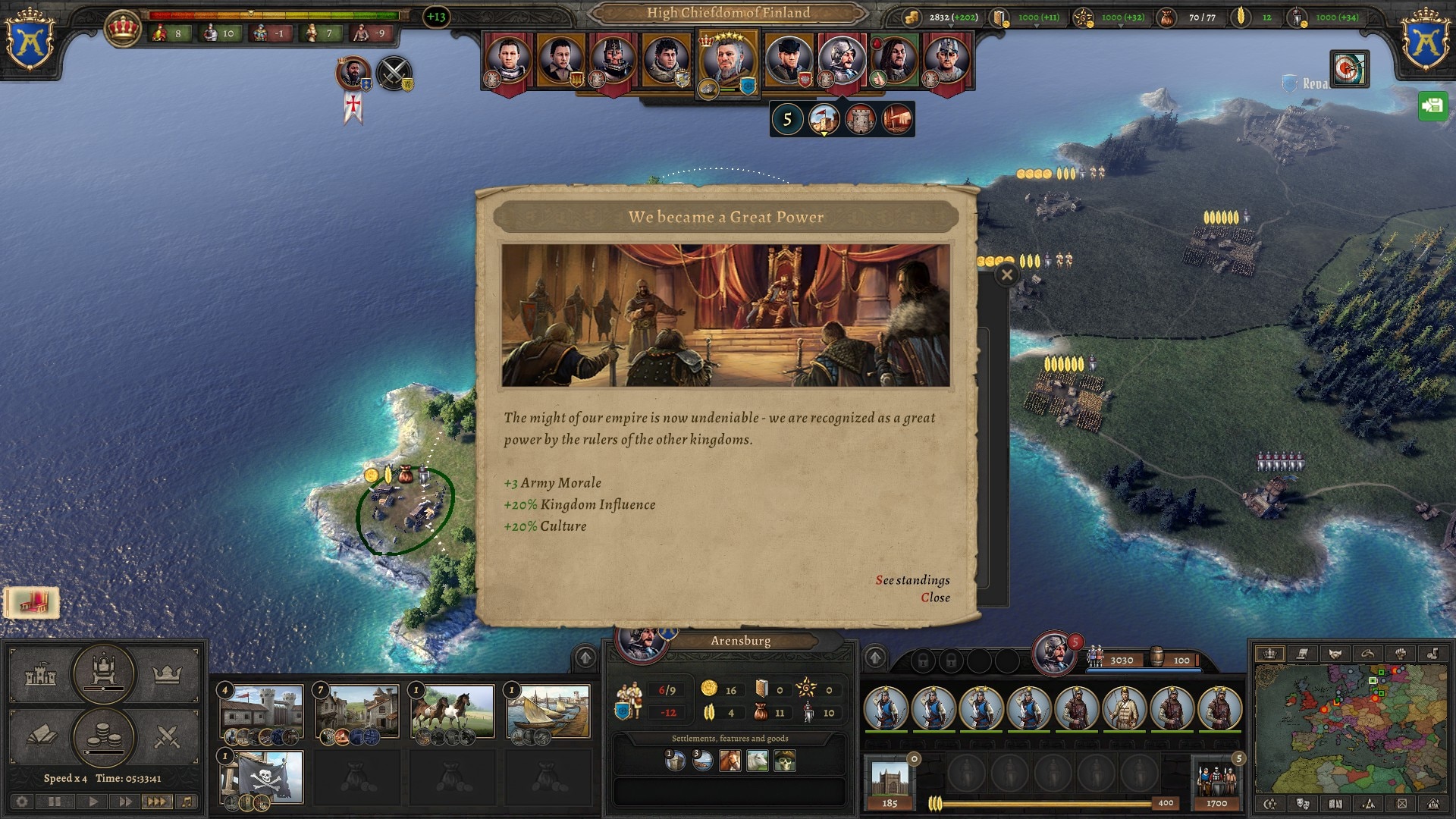Set game speed to single play arrow
Image resolution: width=1456 pixels, height=819 pixels.
(93, 802)
